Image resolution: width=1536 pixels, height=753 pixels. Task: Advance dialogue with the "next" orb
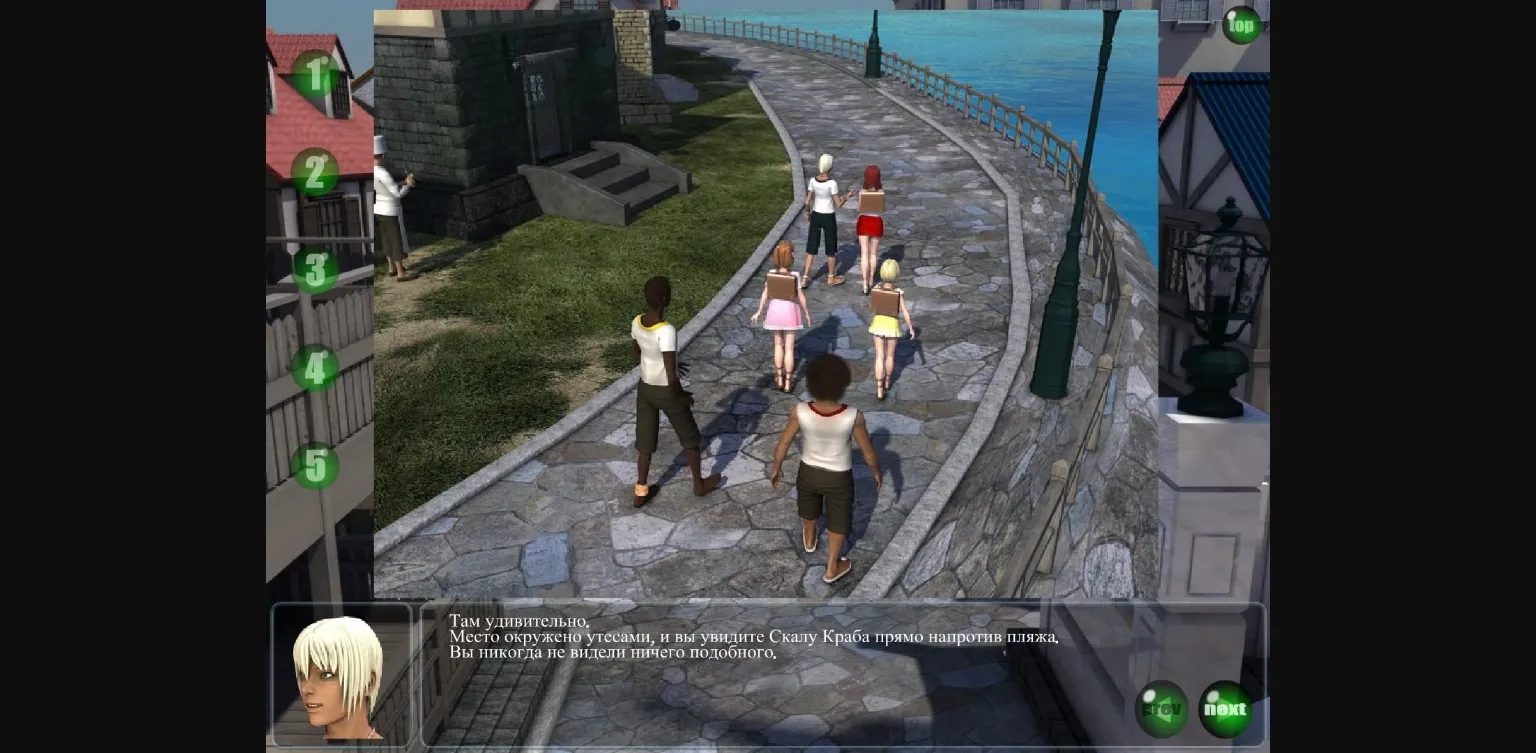coord(1225,708)
